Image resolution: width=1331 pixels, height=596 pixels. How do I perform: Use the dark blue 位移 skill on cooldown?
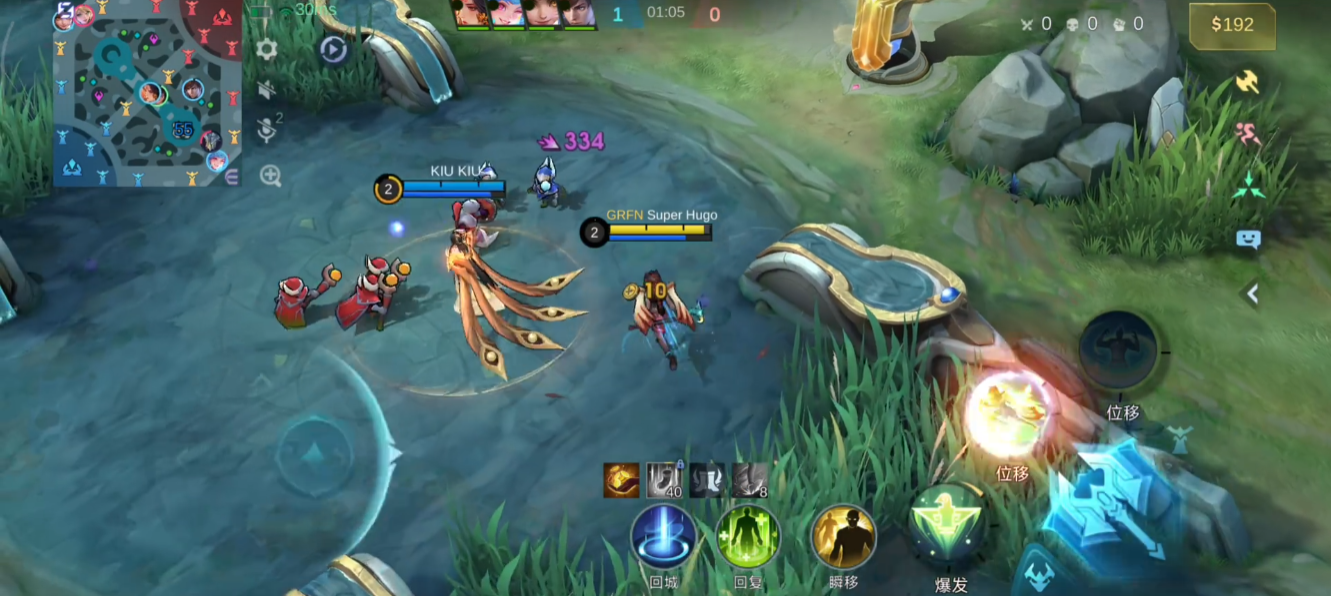pyautogui.click(x=1119, y=351)
